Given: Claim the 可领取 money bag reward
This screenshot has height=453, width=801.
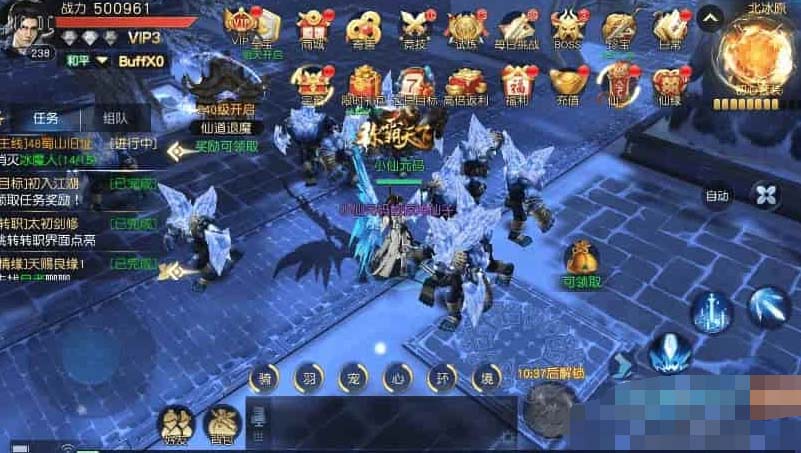Looking at the screenshot, I should tap(581, 262).
